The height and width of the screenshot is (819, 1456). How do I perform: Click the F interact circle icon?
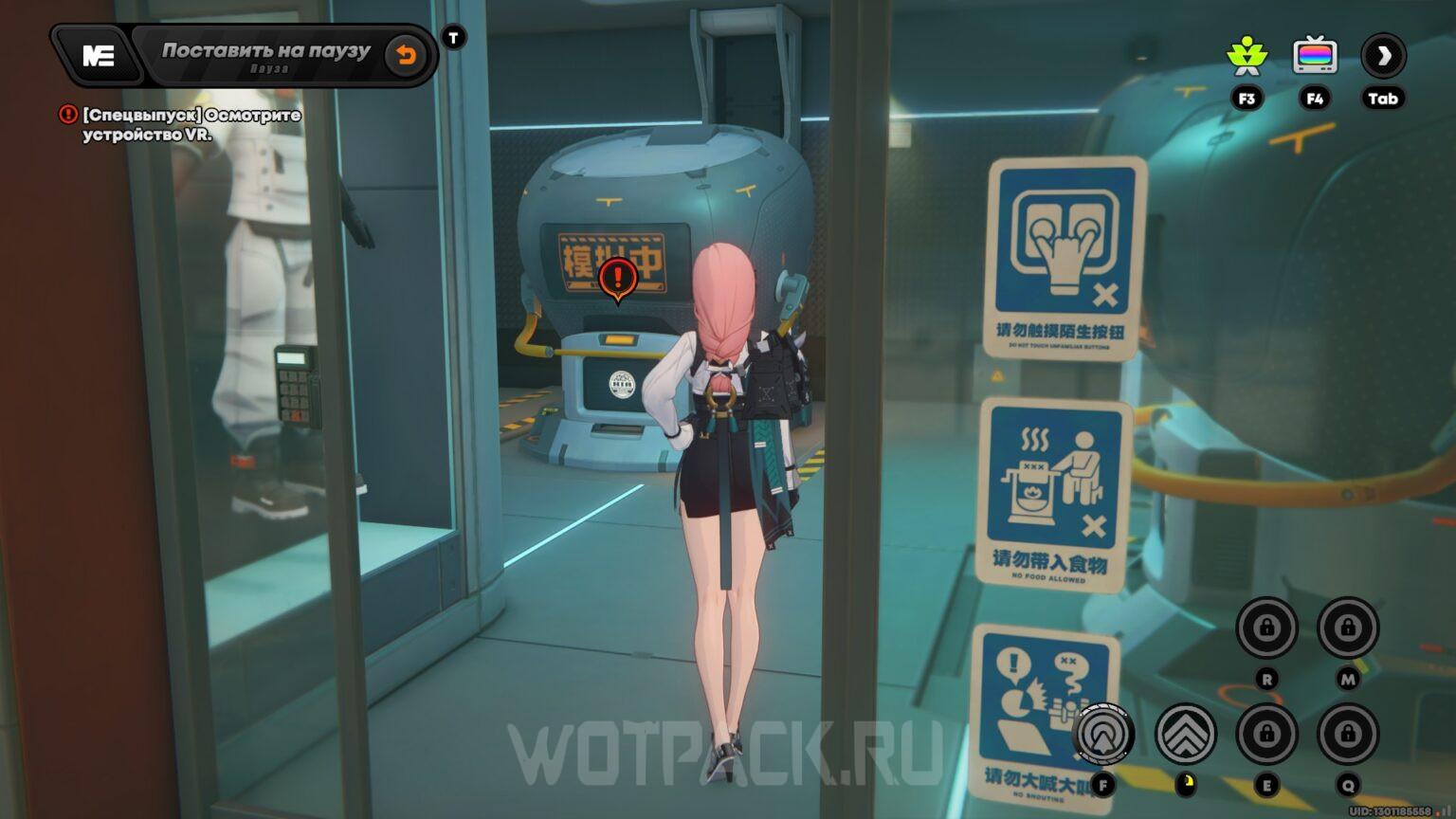[1102, 735]
